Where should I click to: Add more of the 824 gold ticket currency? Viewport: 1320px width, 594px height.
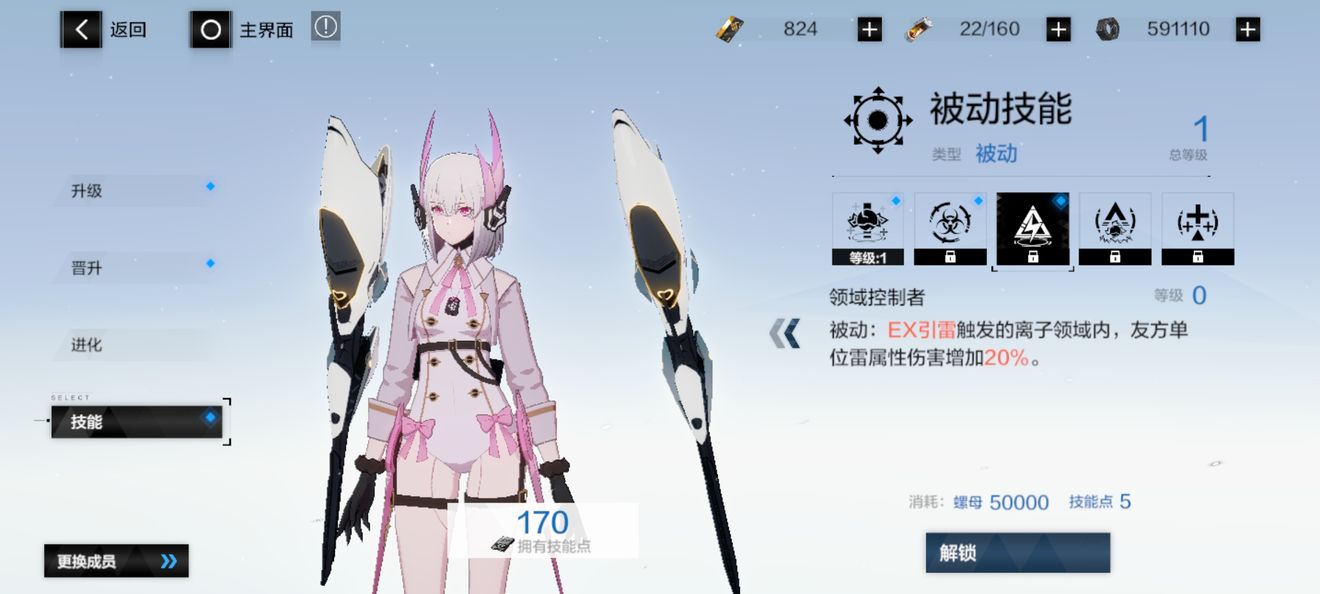tap(869, 30)
